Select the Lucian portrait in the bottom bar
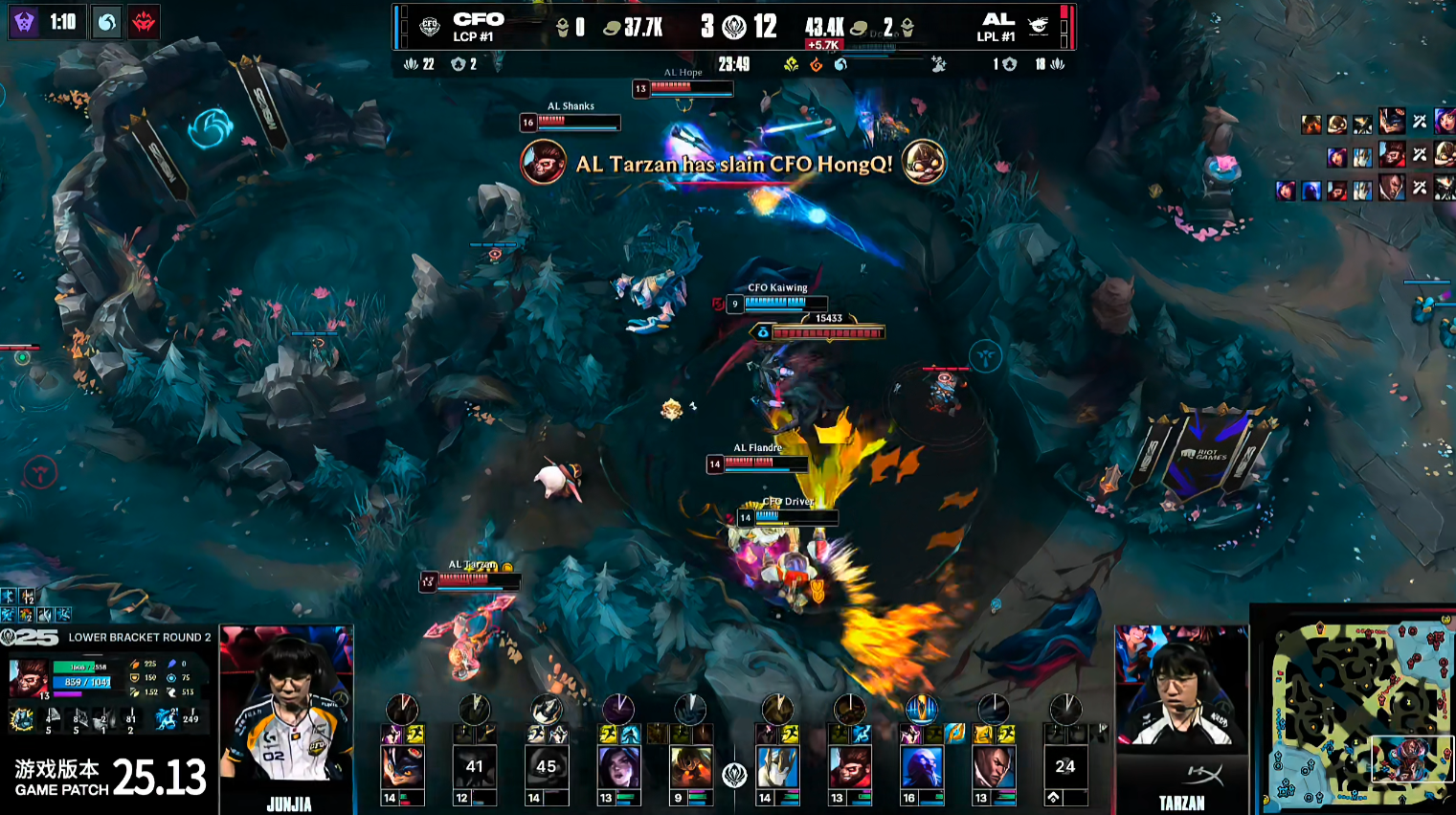1456x815 pixels. 994,768
